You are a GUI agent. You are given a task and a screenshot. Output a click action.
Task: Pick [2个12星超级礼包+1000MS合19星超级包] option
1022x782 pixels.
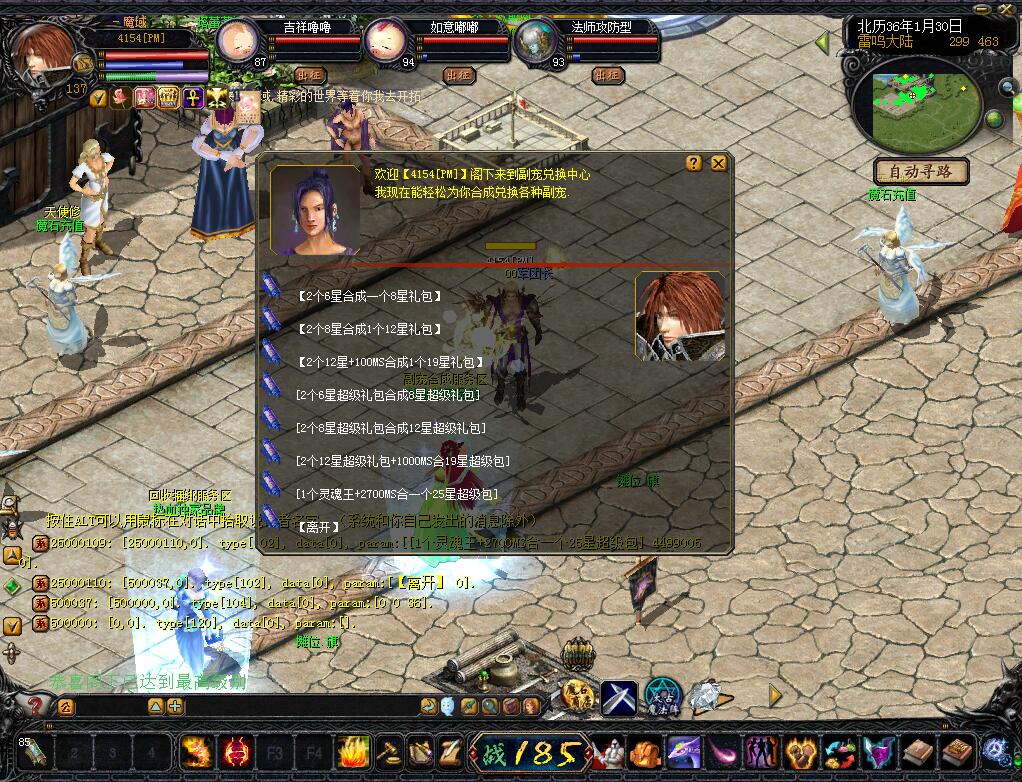coord(403,461)
